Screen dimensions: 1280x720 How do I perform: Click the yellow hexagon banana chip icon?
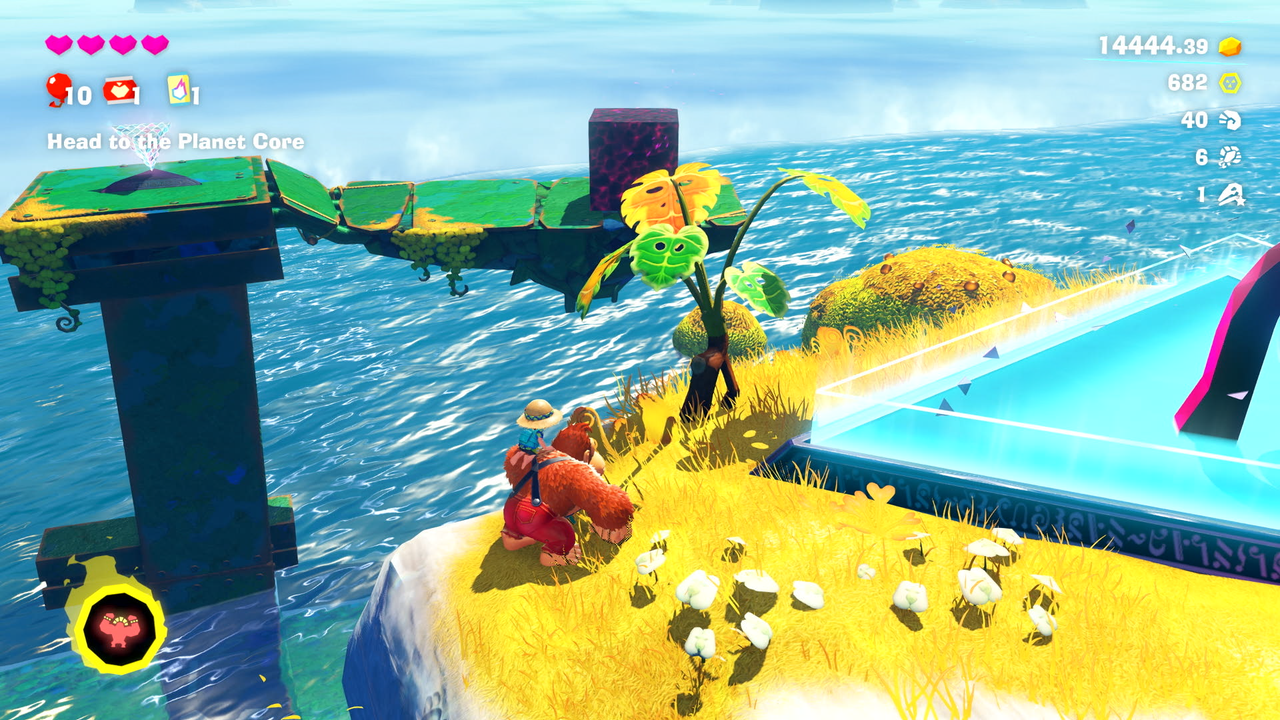pos(1230,83)
